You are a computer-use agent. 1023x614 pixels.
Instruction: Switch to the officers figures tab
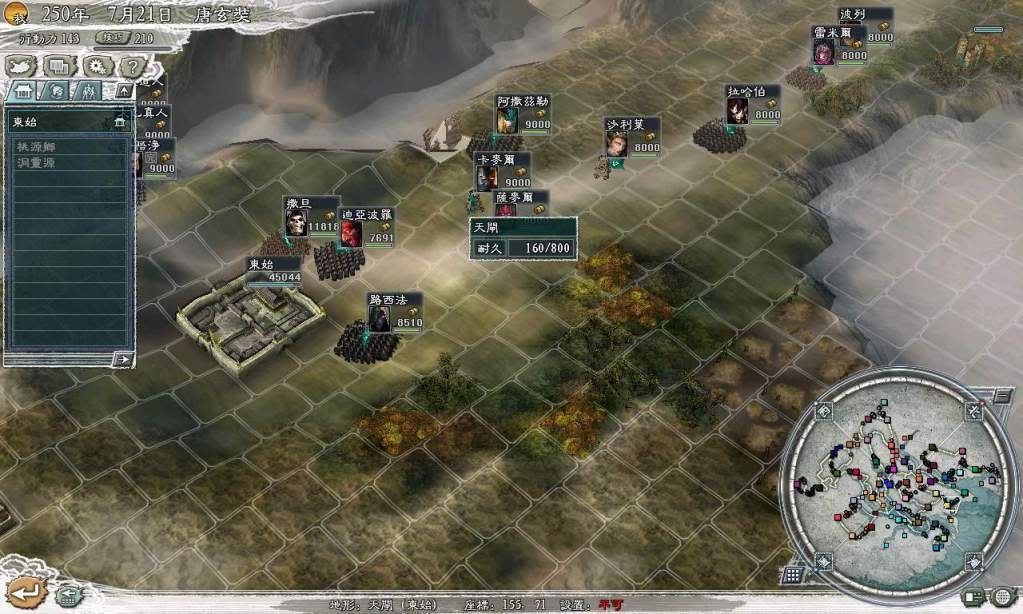(x=89, y=91)
